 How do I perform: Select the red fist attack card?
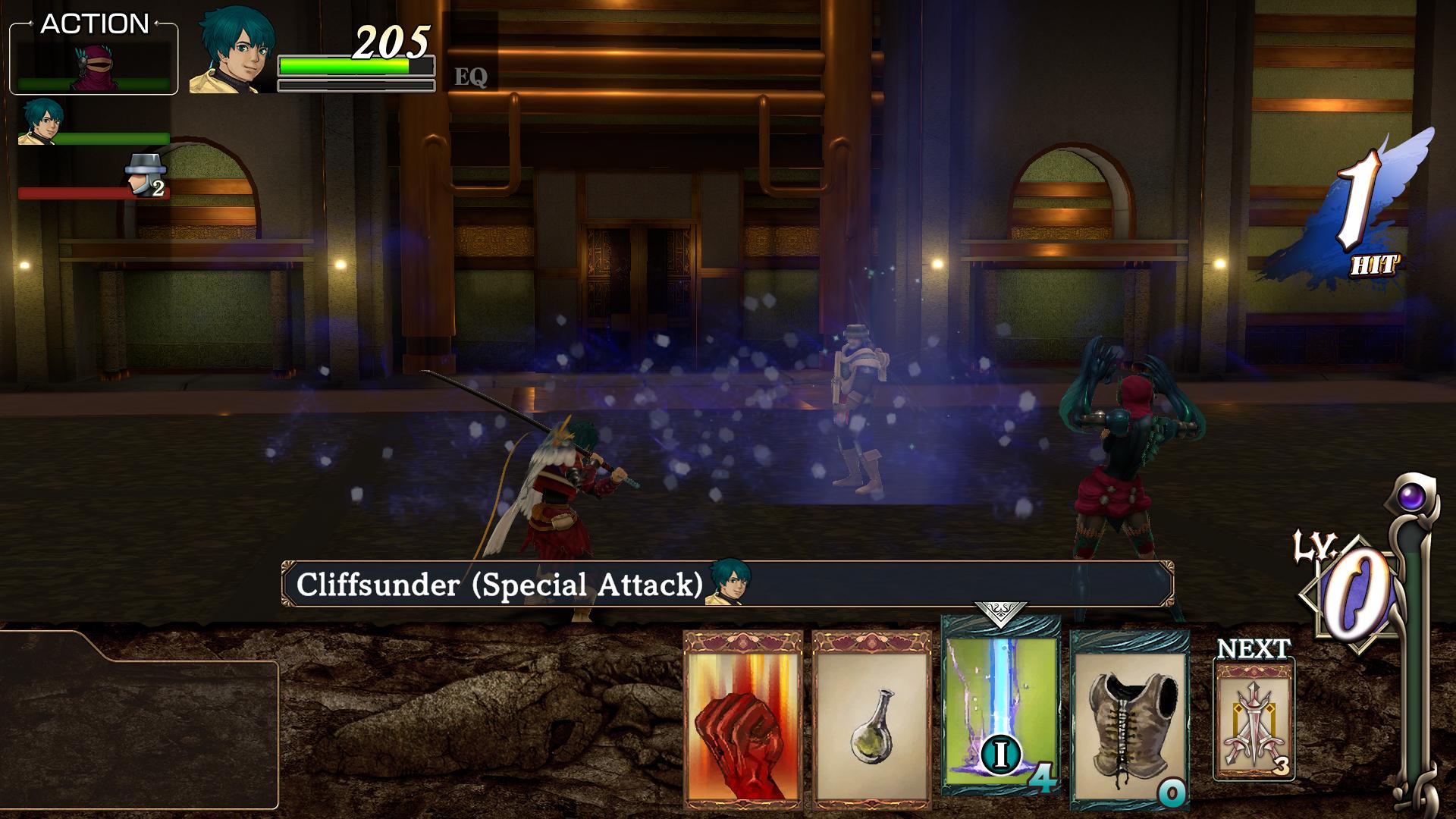coord(742,720)
